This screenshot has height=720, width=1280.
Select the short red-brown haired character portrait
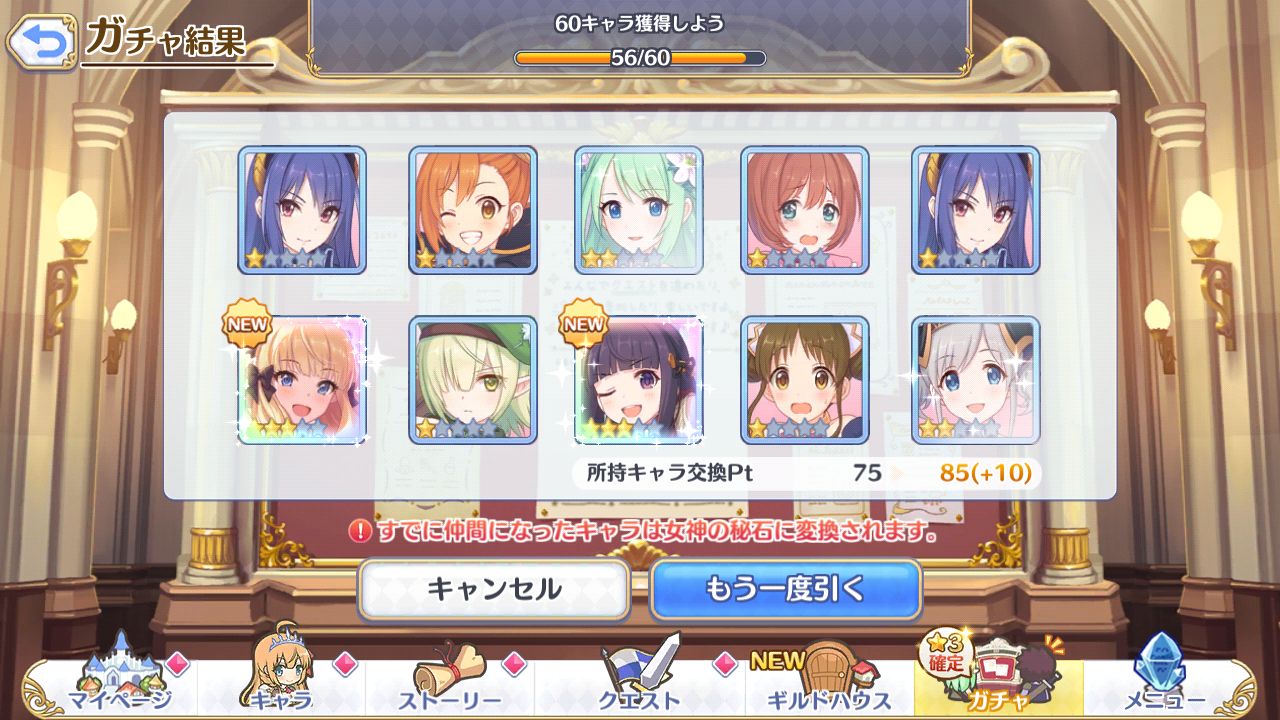coord(805,210)
